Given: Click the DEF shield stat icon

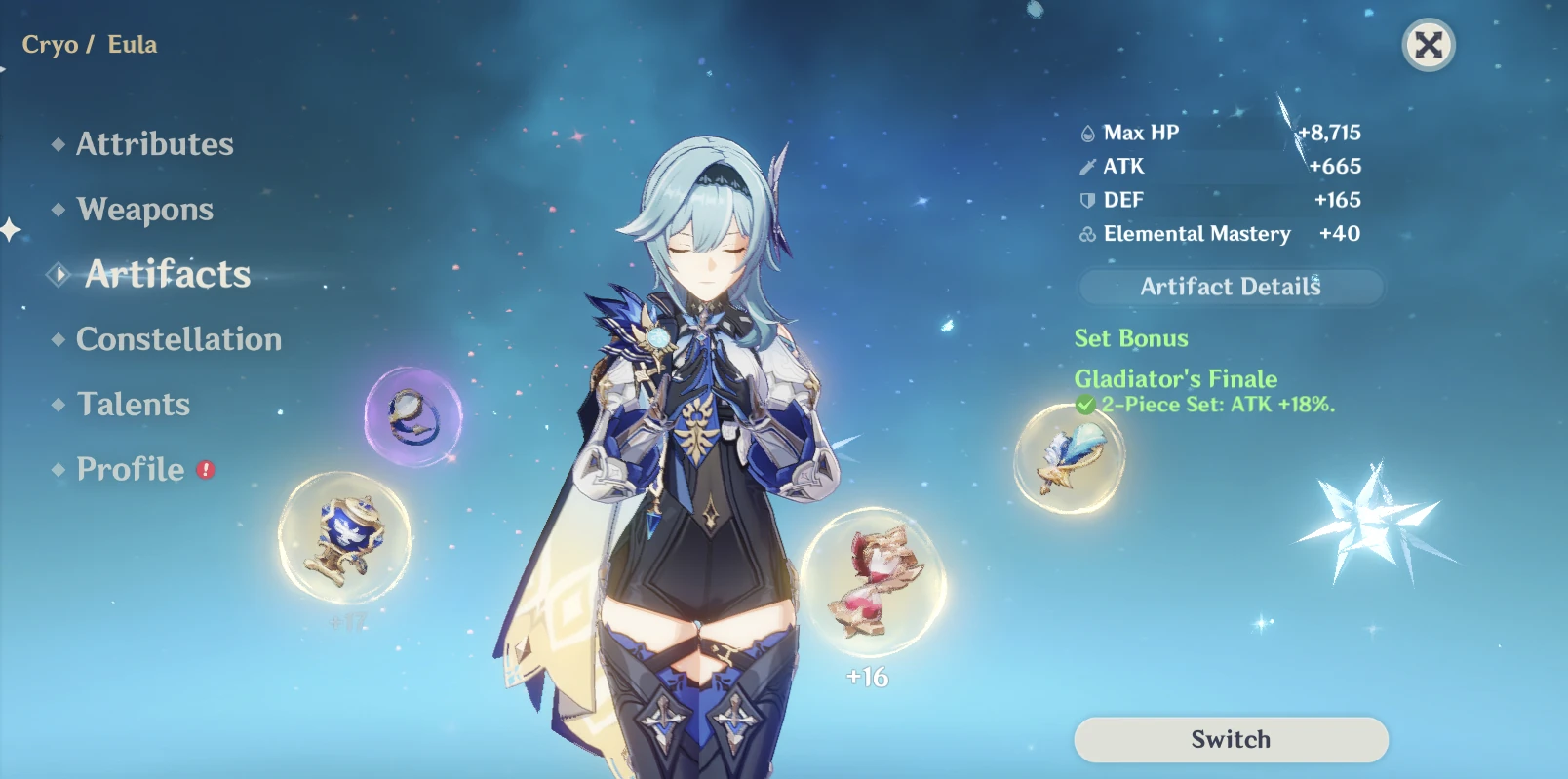Looking at the screenshot, I should pyautogui.click(x=1085, y=200).
